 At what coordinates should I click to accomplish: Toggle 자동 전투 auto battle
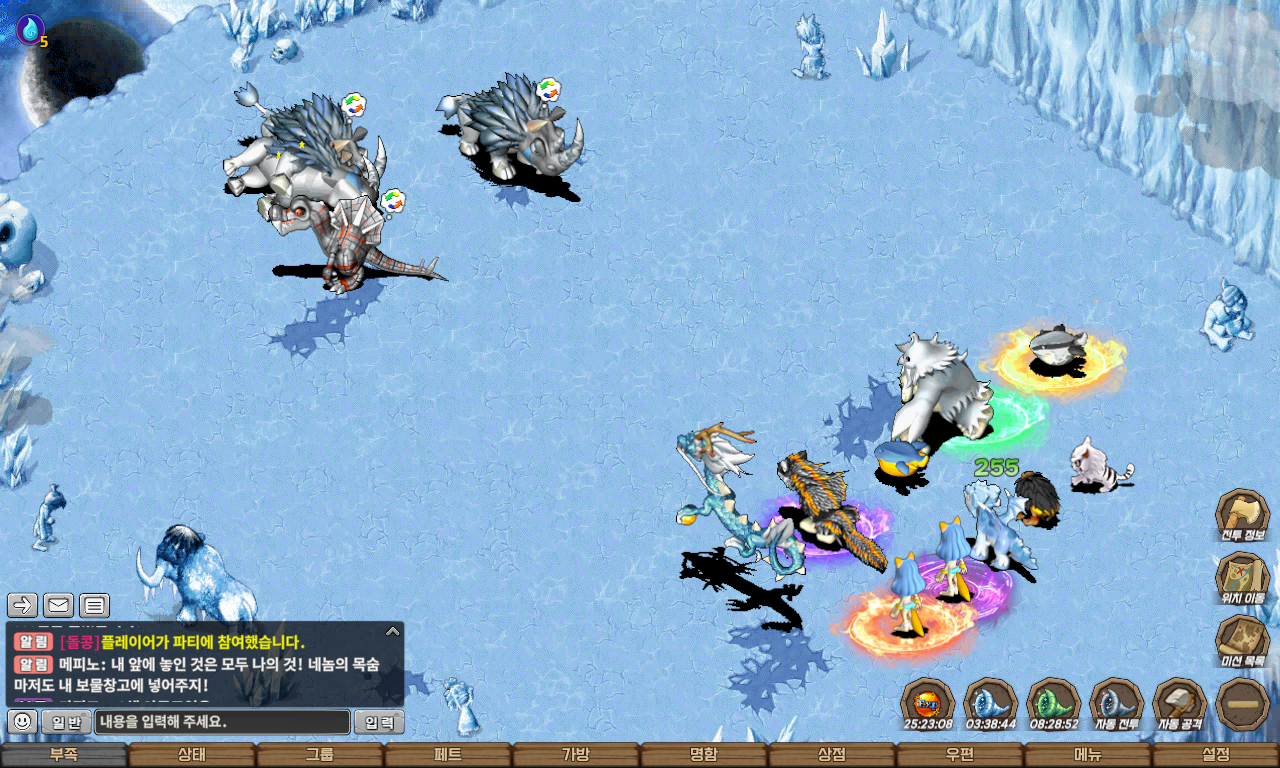(x=1116, y=704)
